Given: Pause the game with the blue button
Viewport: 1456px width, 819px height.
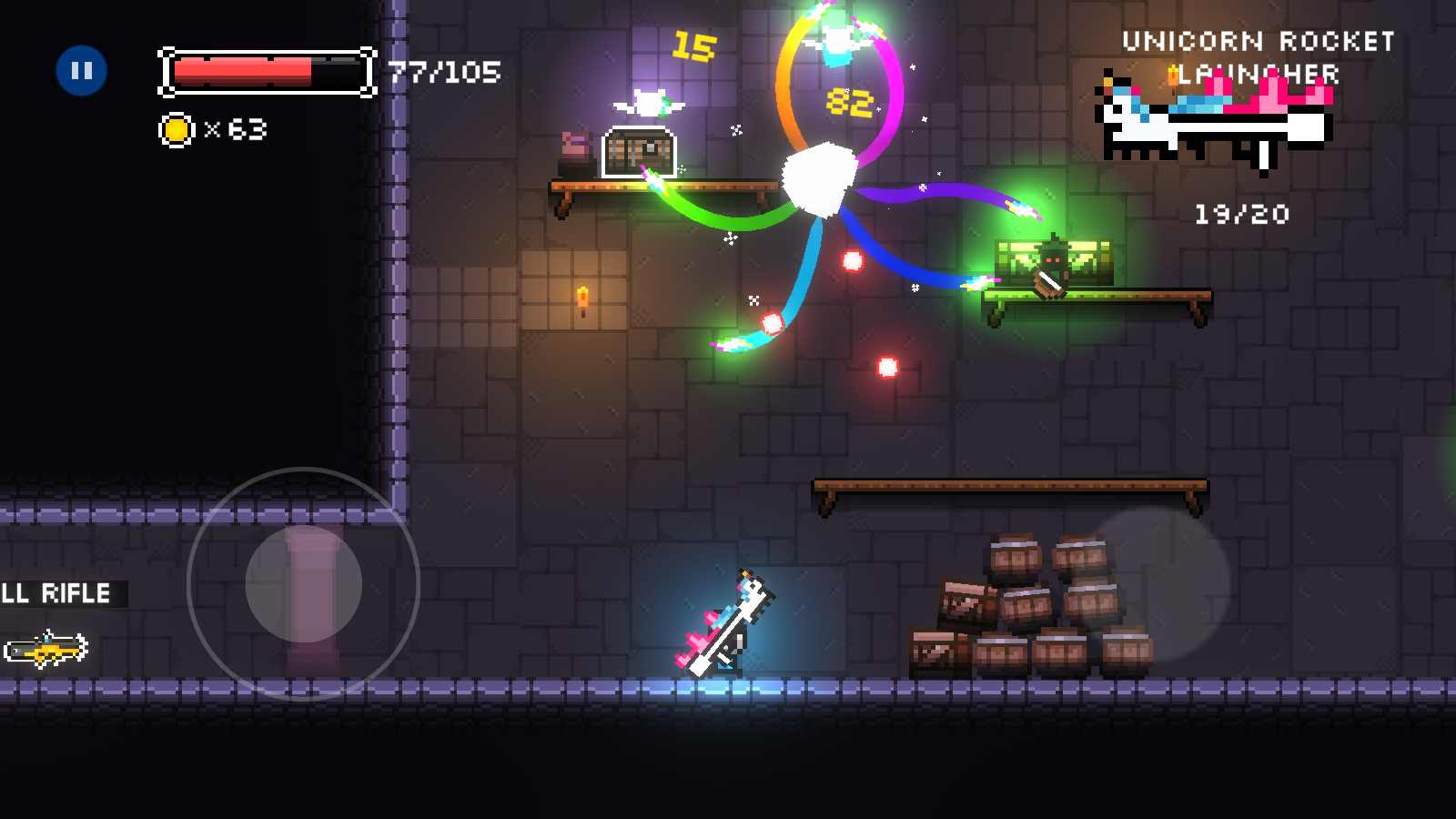Looking at the screenshot, I should tap(82, 71).
